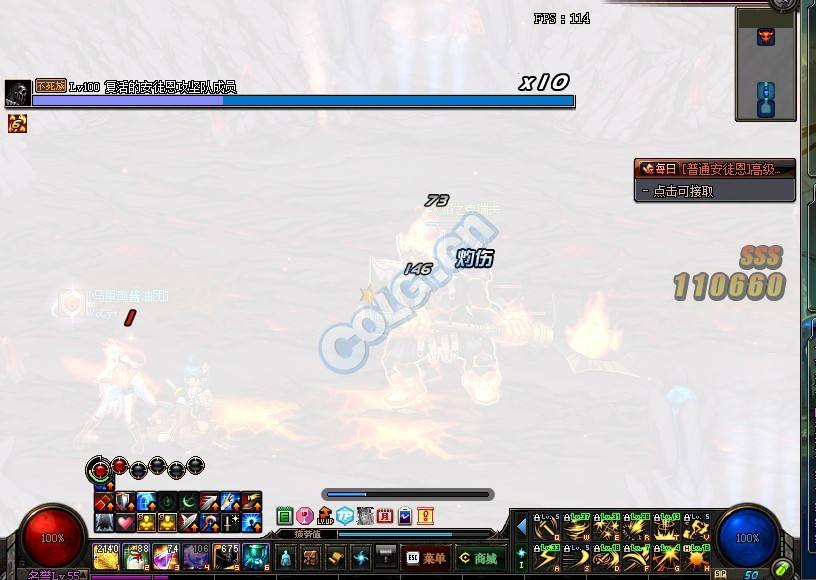This screenshot has height=580, width=816.
Task: Open the inventory chest icon
Action: coord(310,558)
